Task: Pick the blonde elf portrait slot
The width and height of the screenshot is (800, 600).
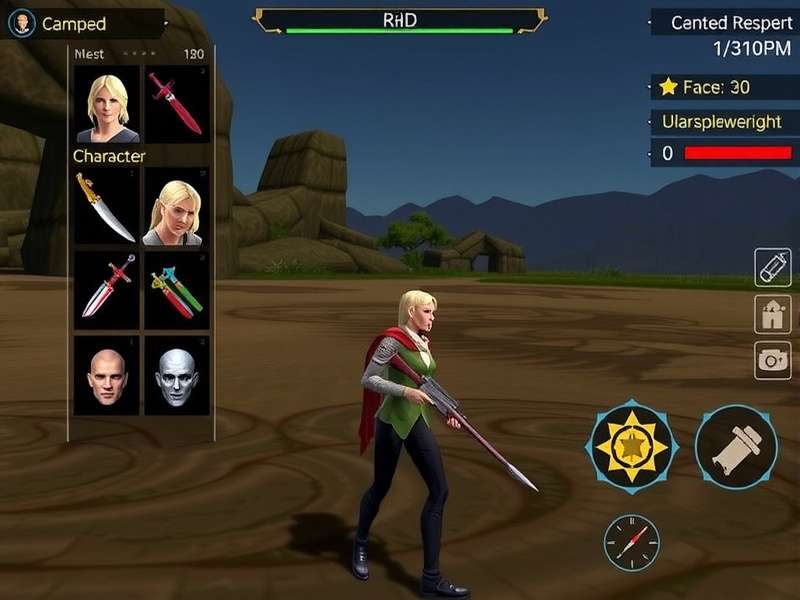Action: click(x=177, y=207)
